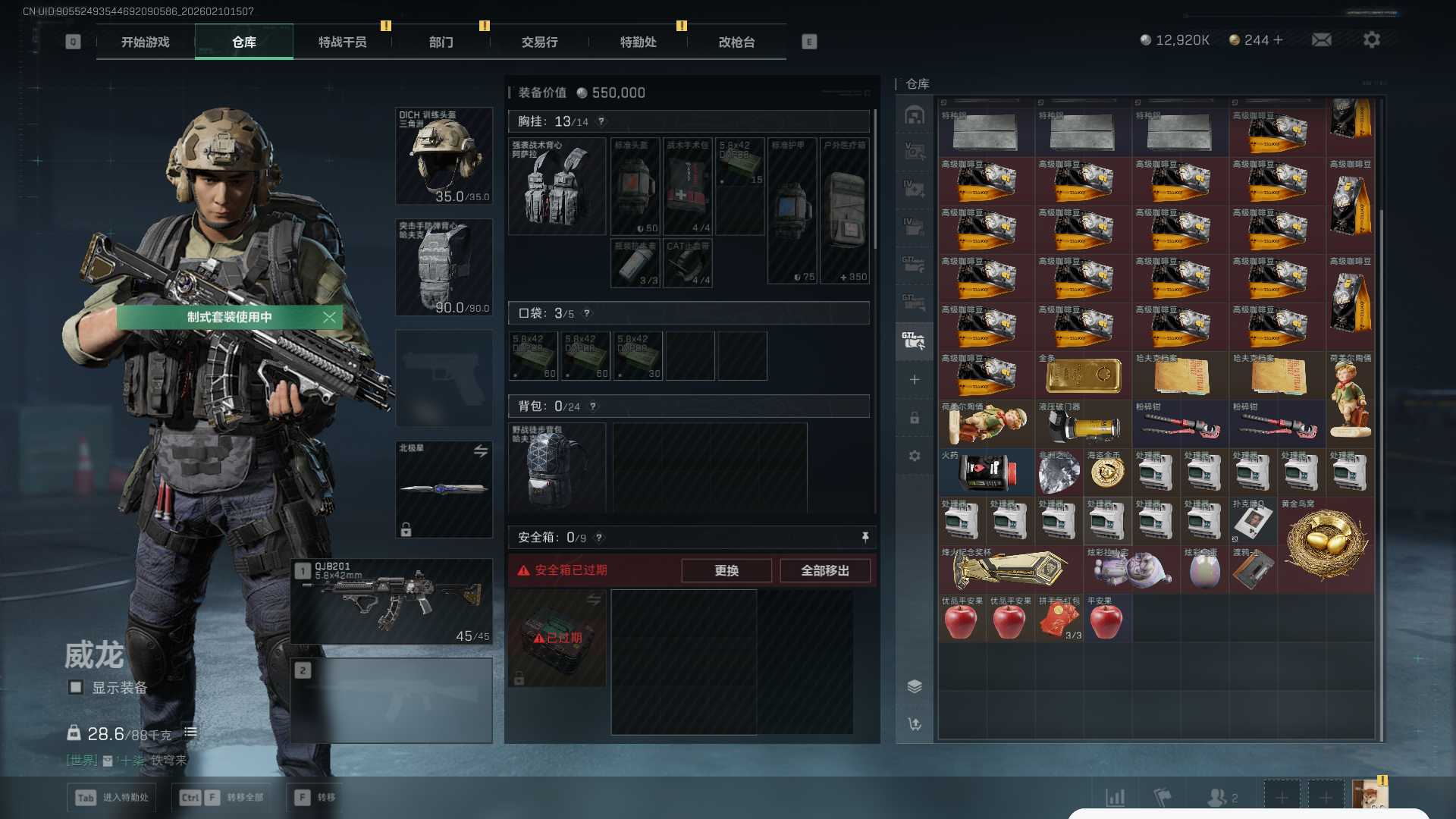Select the golden bird nest item
Screen dimensions: 1456x819
coord(1326,544)
